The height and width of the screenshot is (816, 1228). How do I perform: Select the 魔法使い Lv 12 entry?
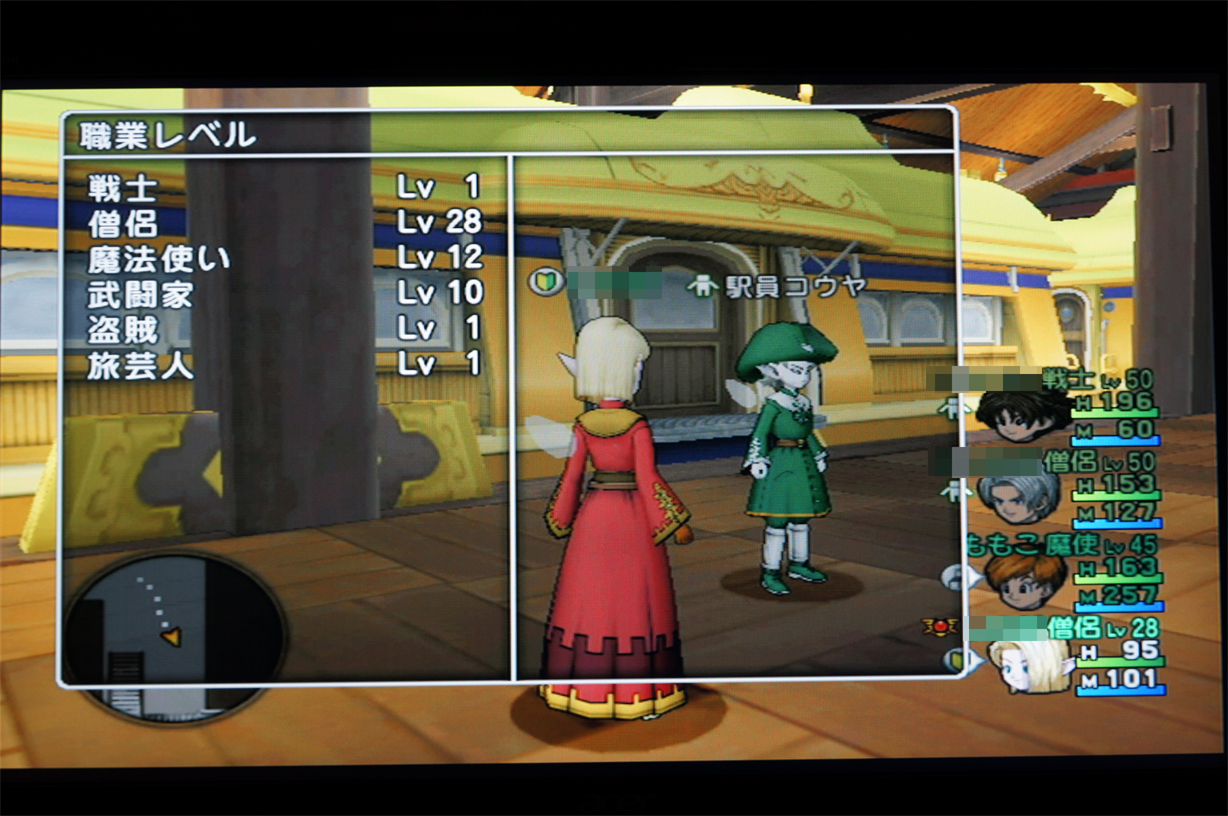tap(285, 258)
